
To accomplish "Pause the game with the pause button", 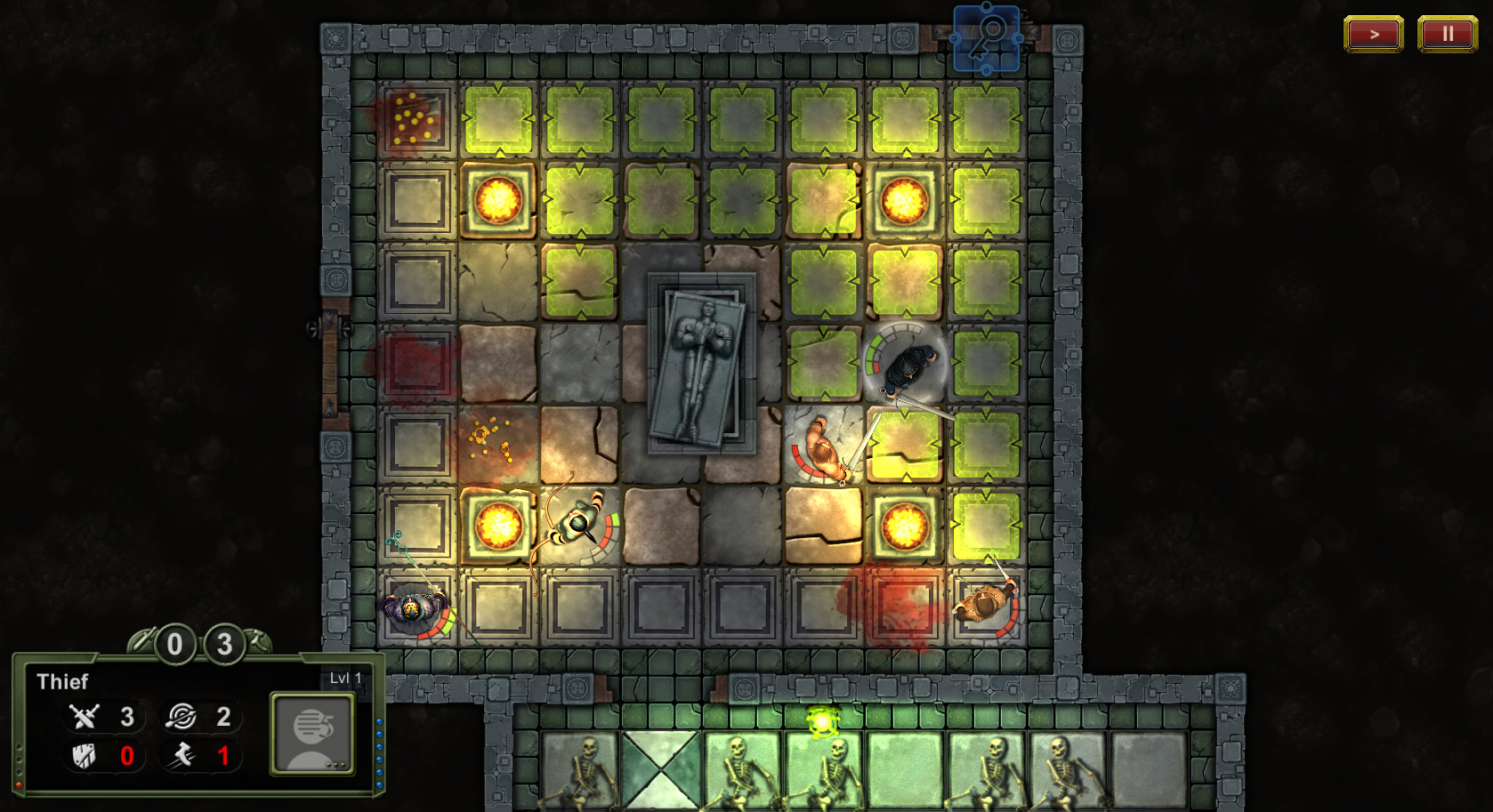I will click(x=1447, y=35).
